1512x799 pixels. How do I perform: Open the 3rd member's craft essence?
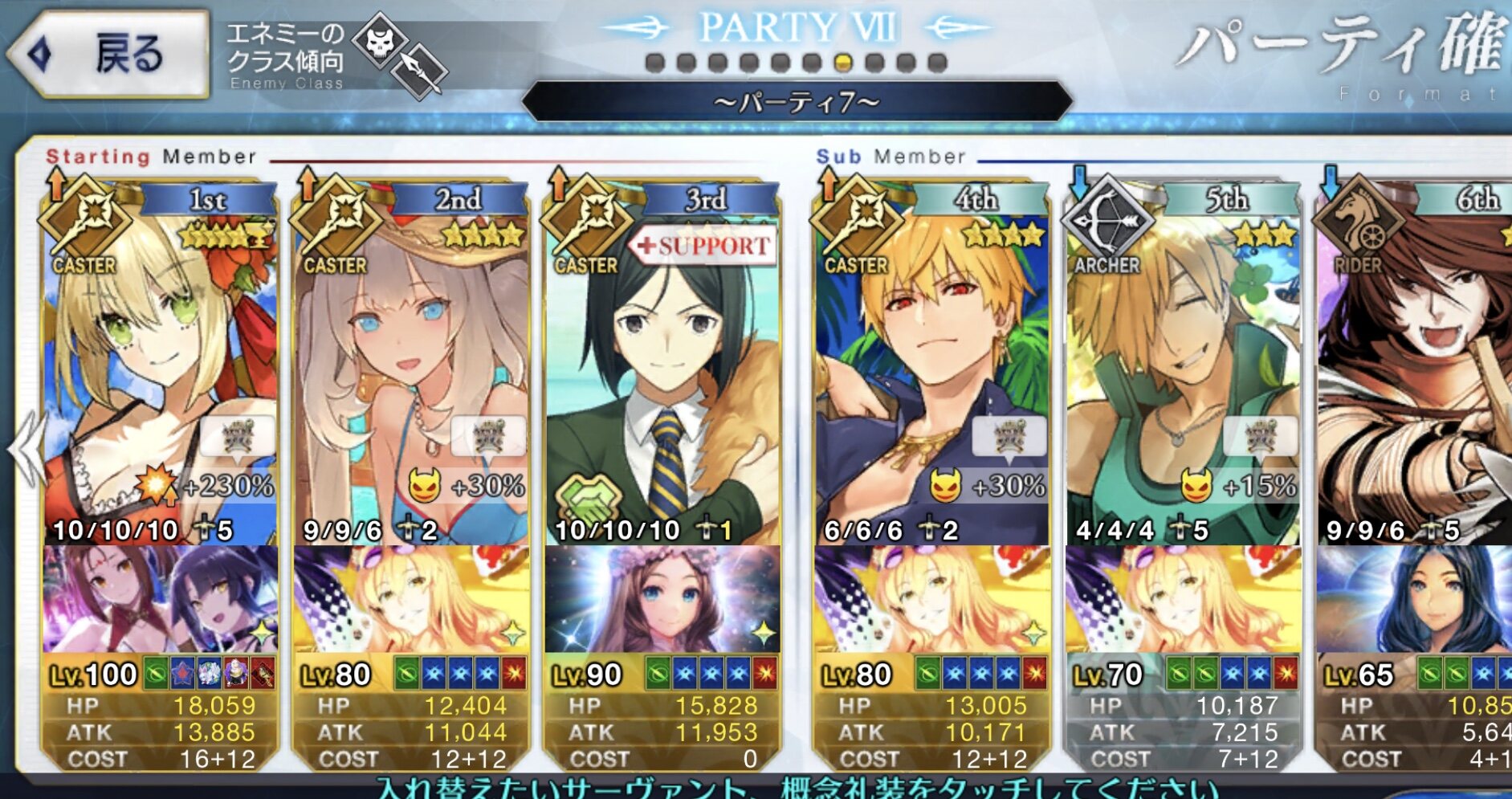662,598
